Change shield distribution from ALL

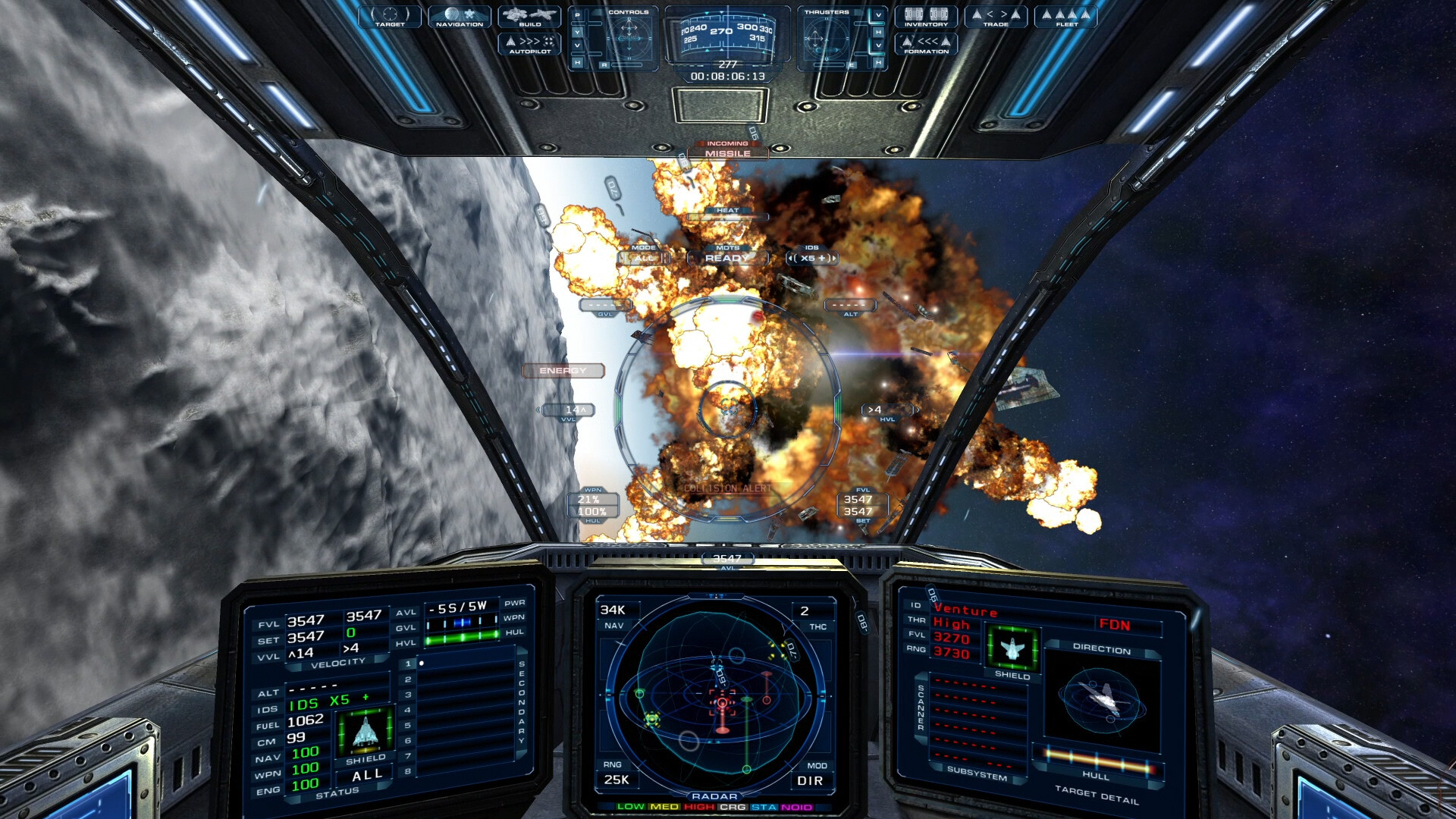point(368,773)
